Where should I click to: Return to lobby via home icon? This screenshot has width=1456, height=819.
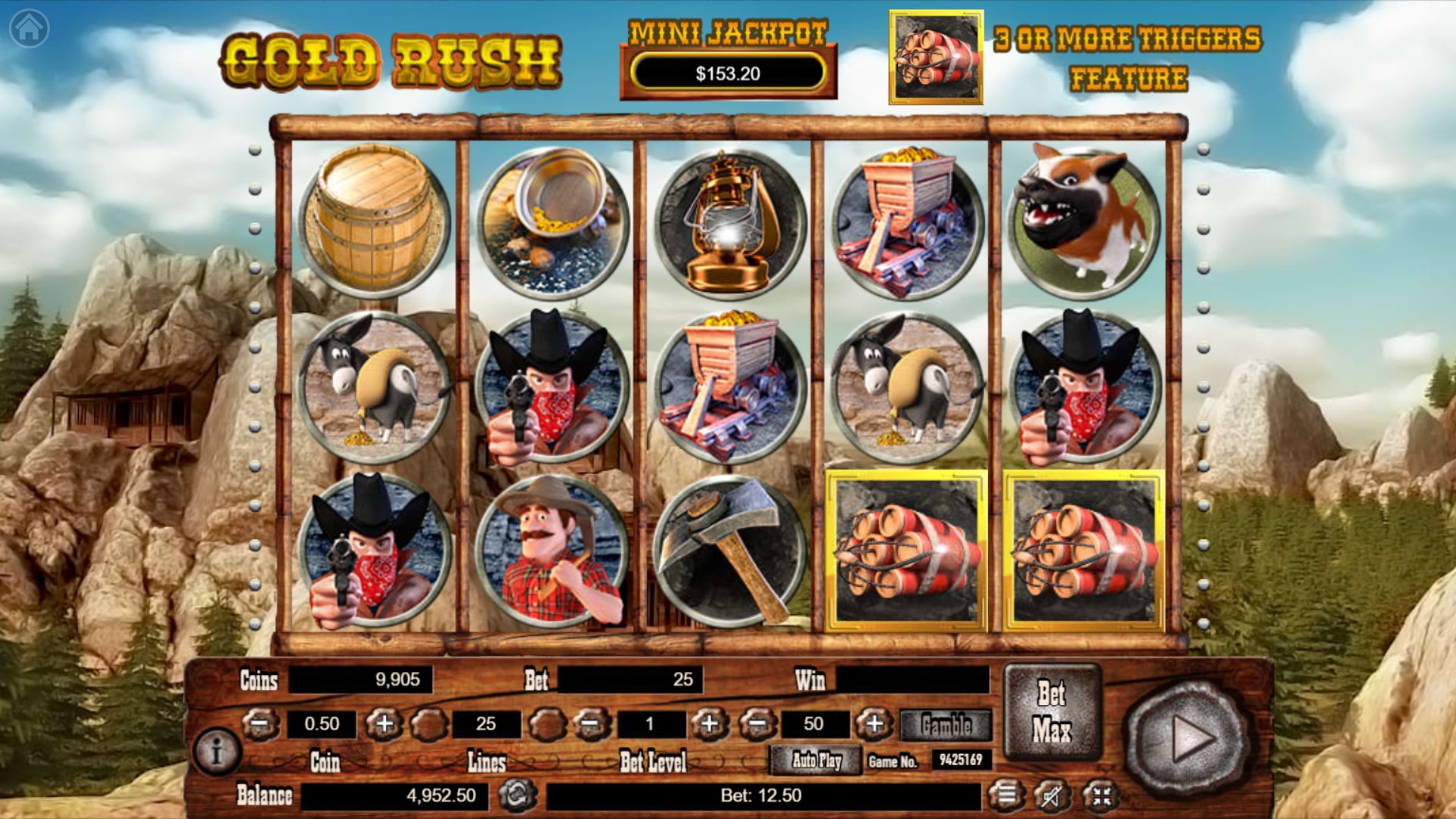tap(30, 29)
